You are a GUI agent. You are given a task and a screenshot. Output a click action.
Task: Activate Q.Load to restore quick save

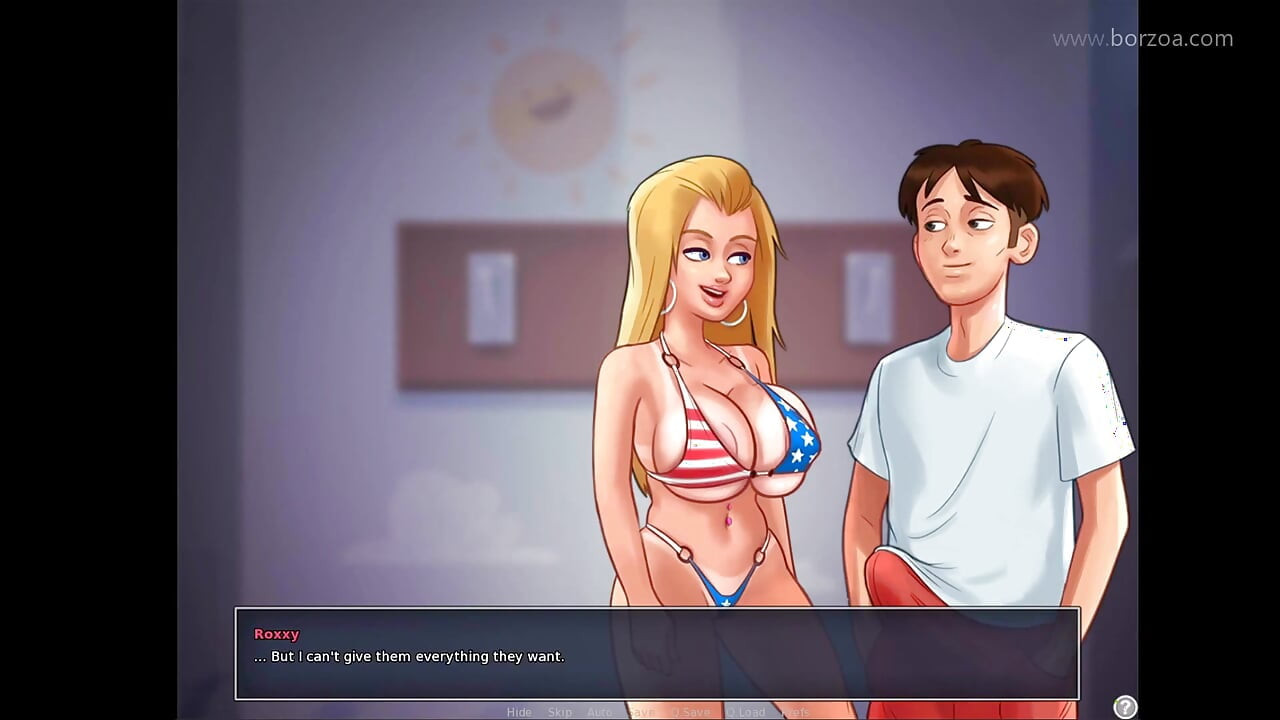coord(748,712)
